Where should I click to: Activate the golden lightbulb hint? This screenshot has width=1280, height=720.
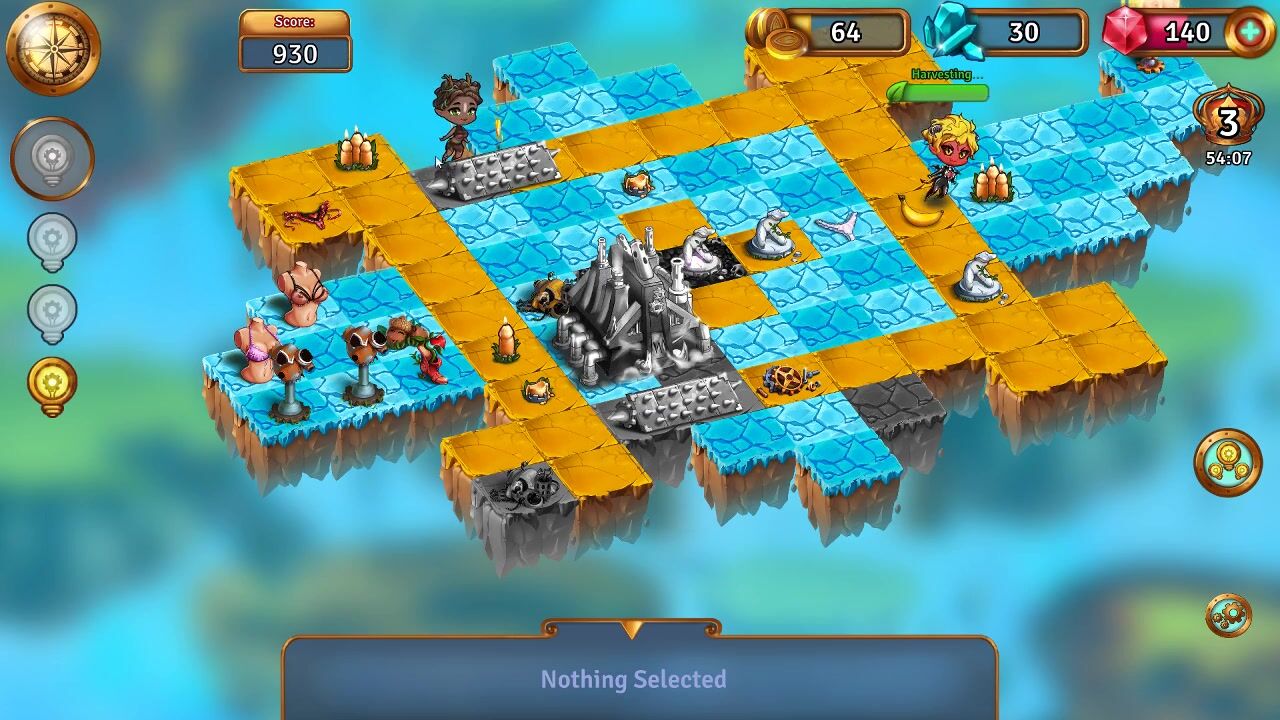tap(52, 385)
